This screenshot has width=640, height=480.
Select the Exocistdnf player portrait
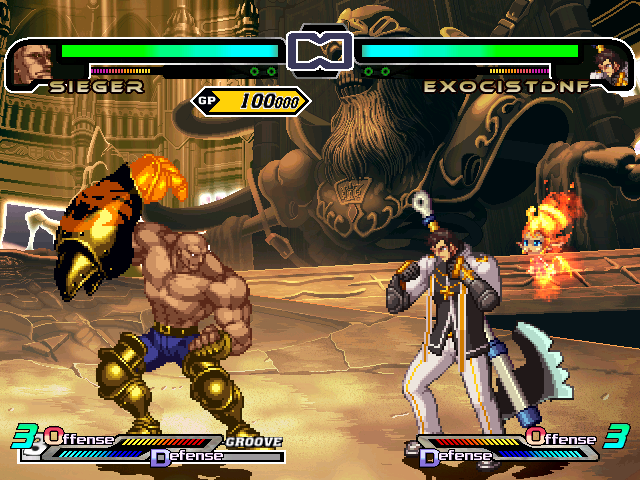click(x=609, y=64)
